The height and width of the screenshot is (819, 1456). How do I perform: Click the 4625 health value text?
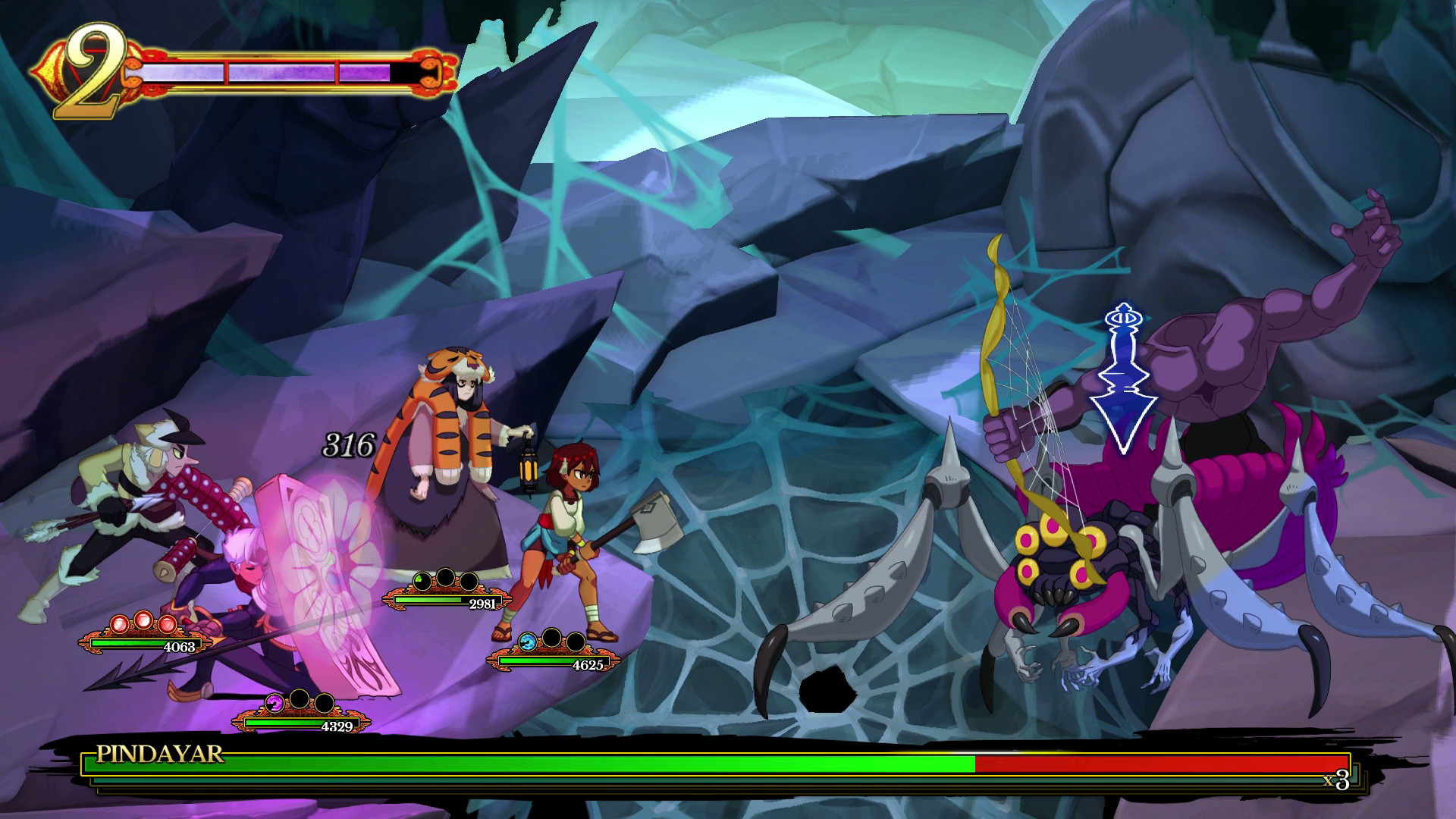[x=588, y=664]
